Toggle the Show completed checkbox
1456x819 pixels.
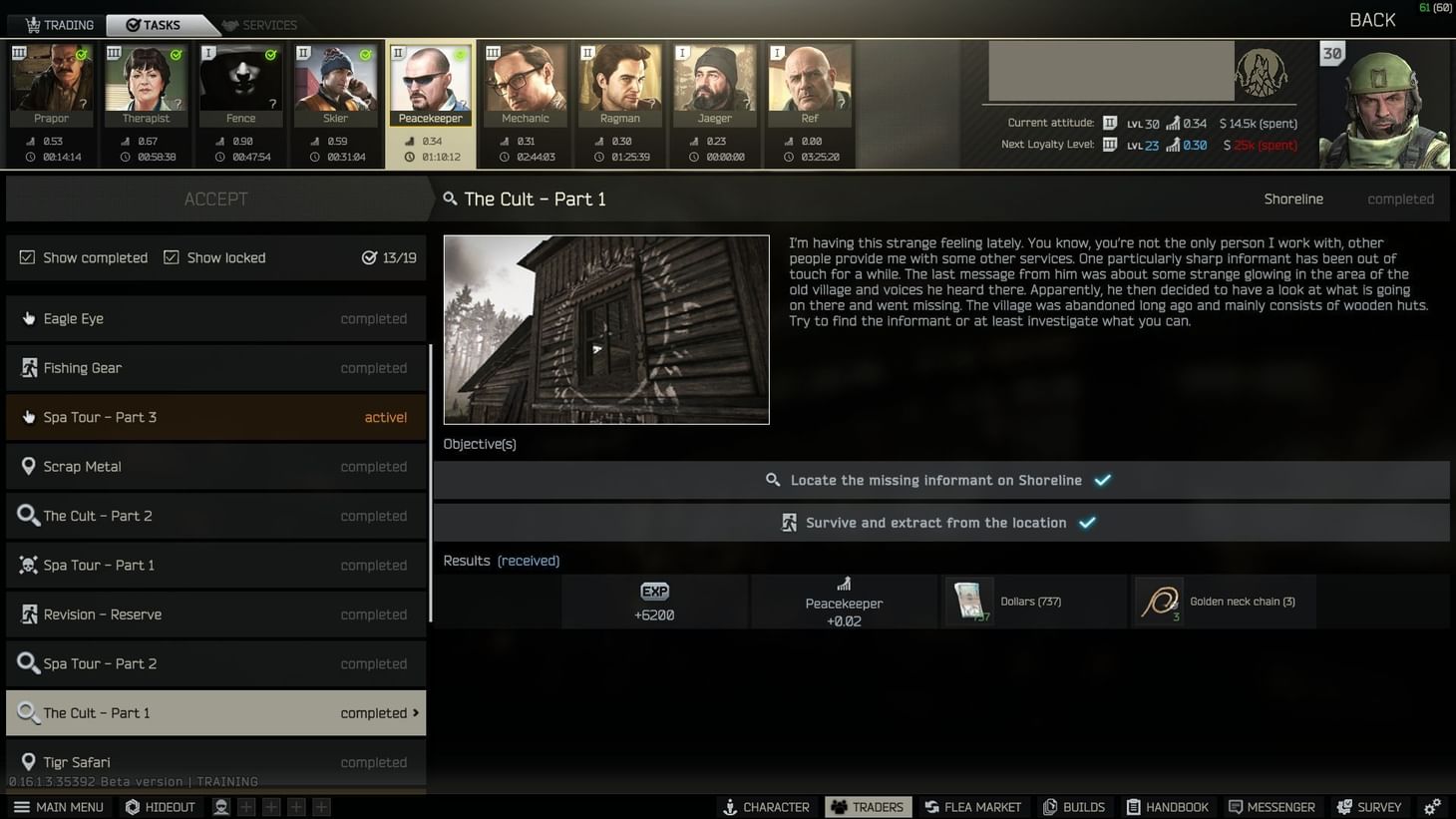click(x=27, y=257)
